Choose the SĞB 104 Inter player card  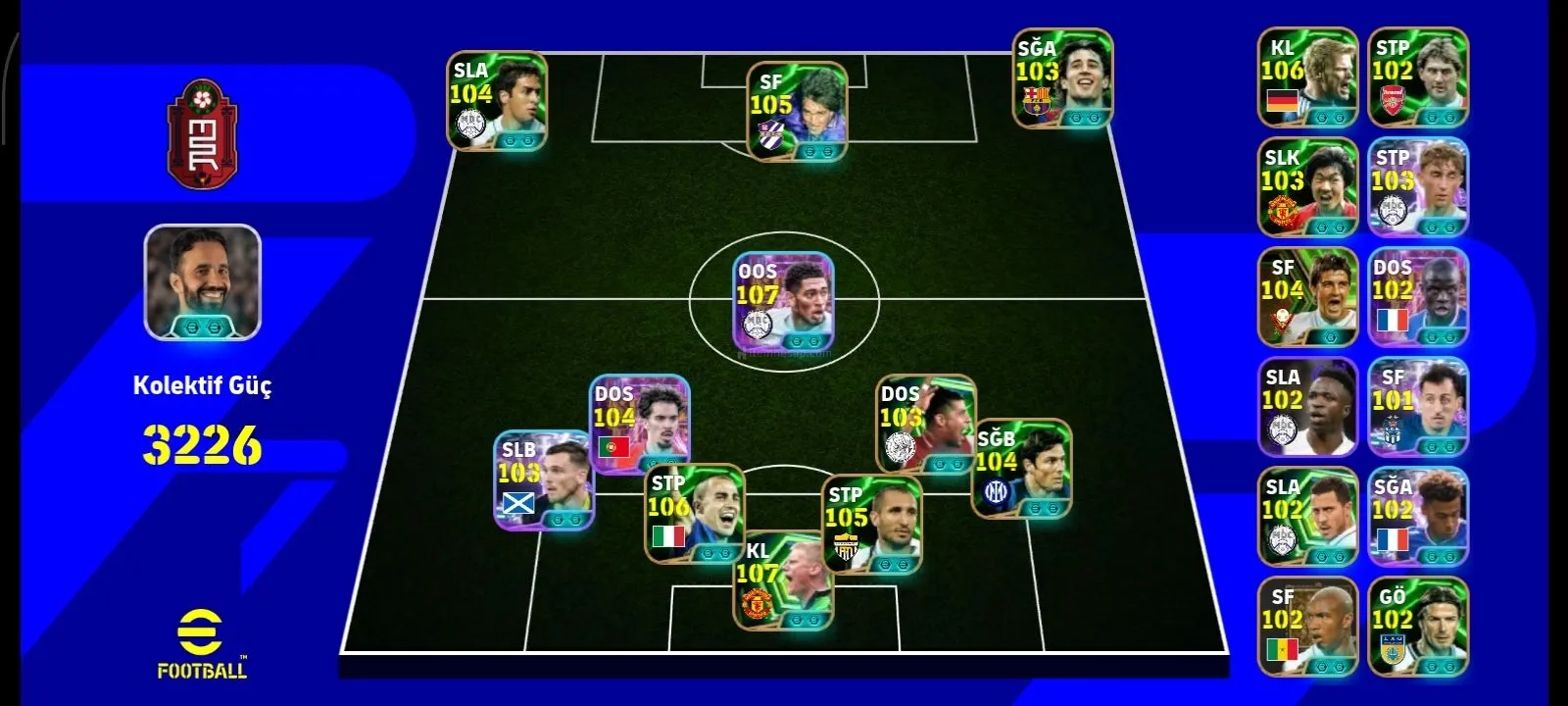[1021, 469]
